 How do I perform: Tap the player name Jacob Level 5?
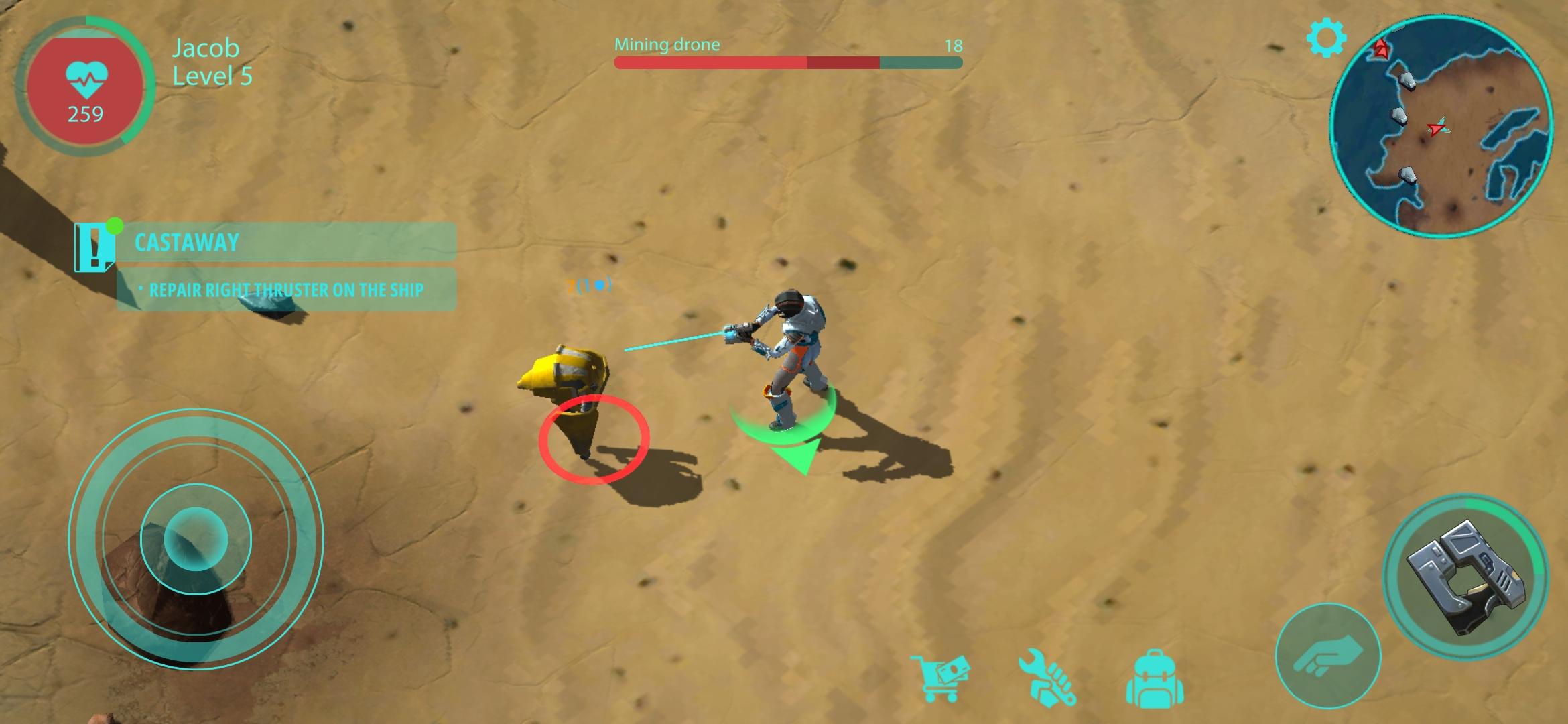click(204, 62)
